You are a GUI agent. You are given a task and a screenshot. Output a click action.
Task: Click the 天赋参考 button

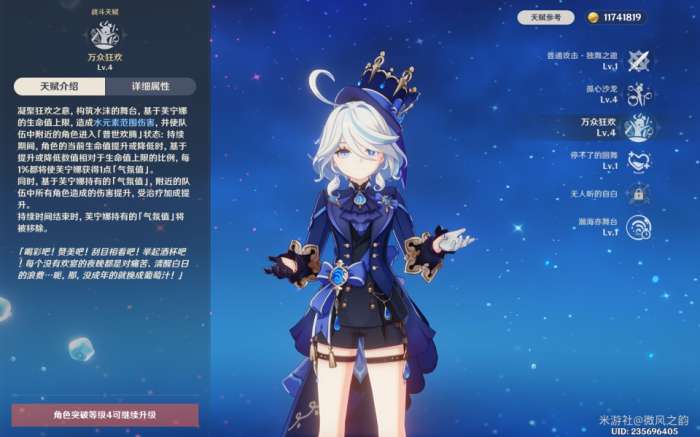[x=546, y=17]
